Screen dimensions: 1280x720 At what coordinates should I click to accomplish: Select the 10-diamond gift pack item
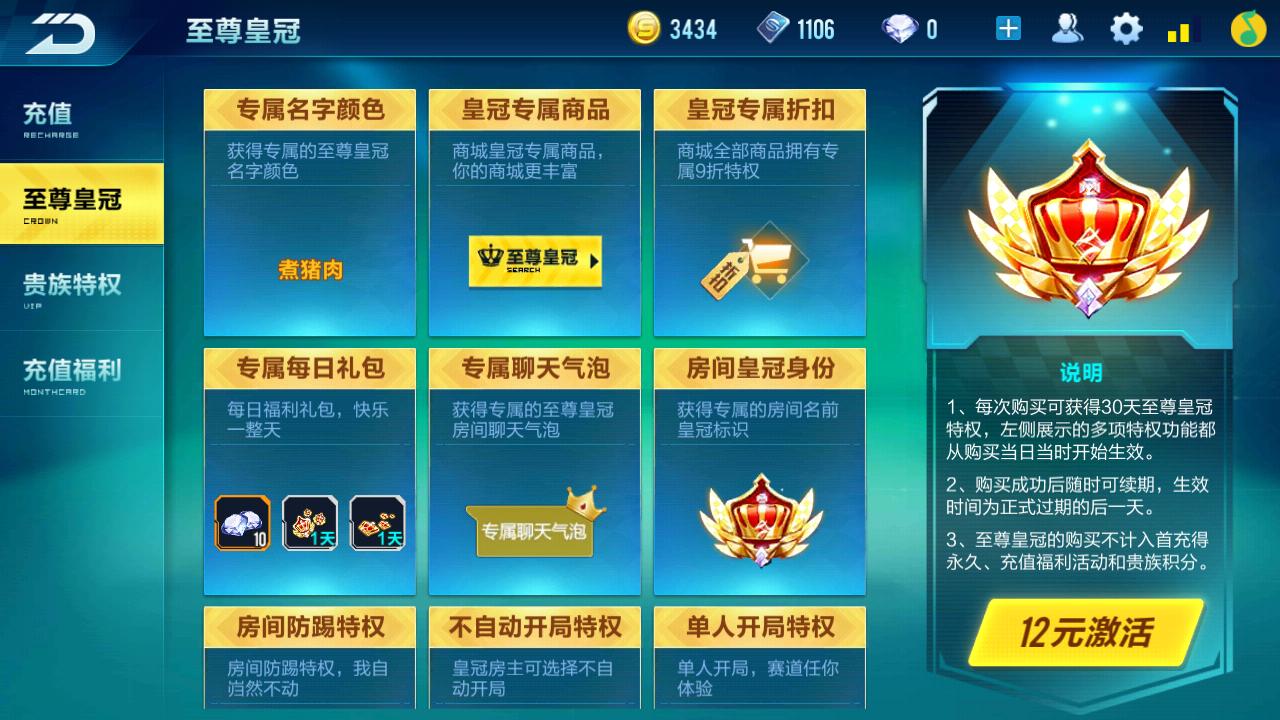[x=244, y=521]
